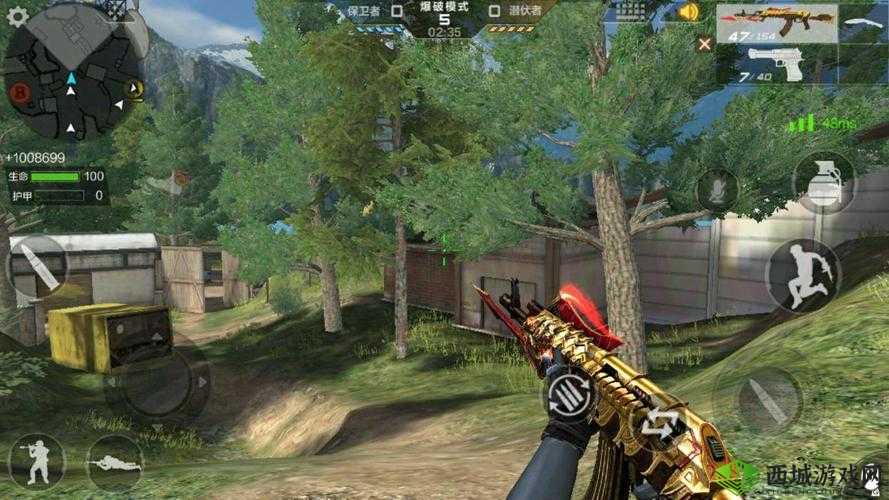Go prone with the lying soldier button

[x=113, y=462]
